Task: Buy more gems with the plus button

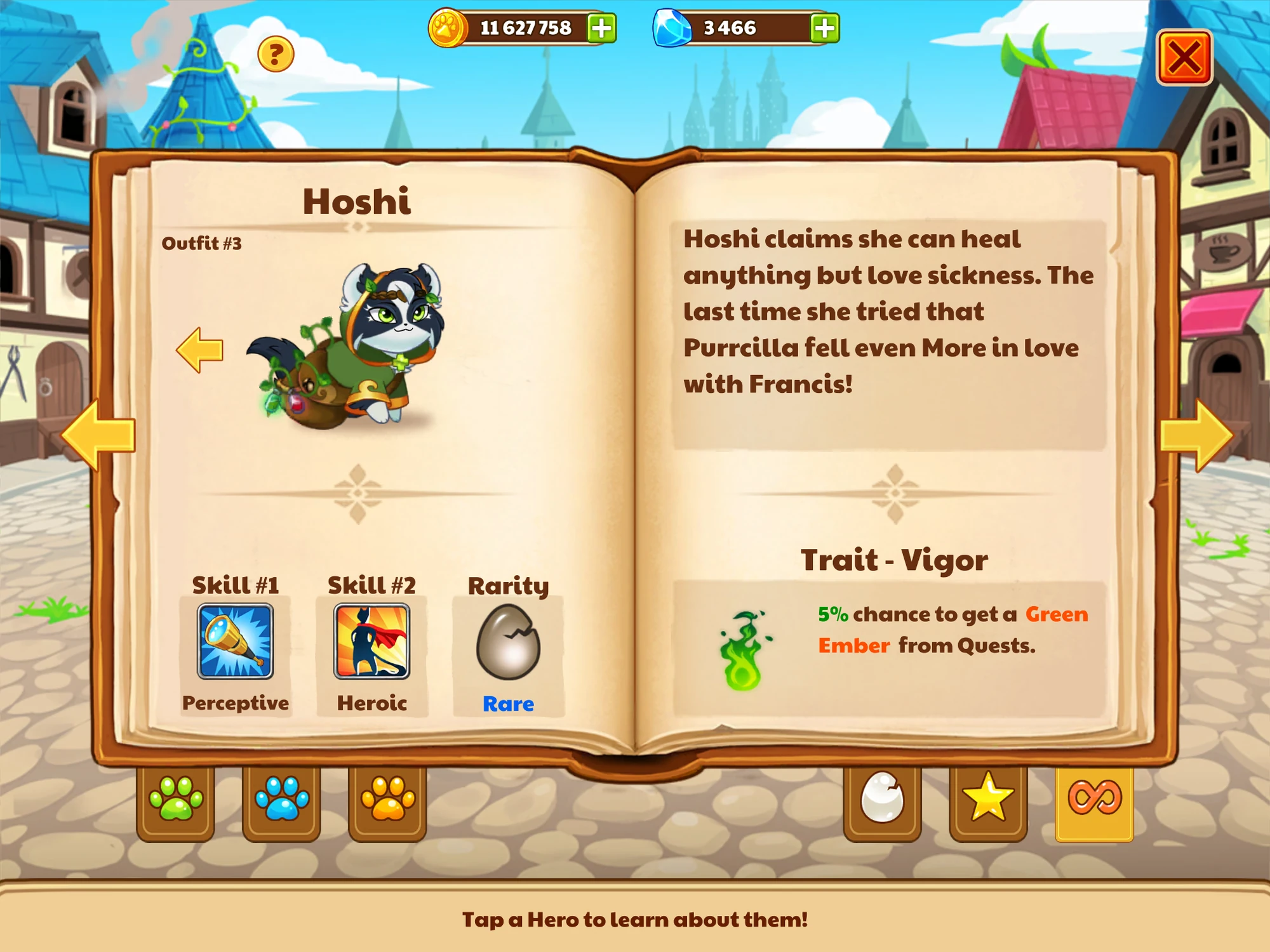Action: 824,27
